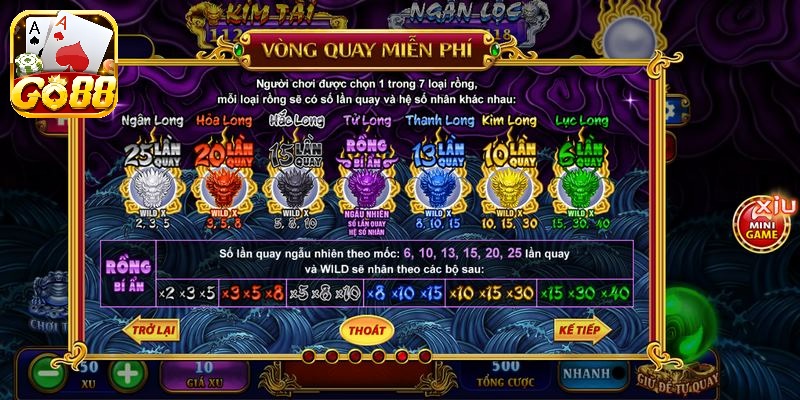Select the Tử Long purple dragon

click(x=365, y=187)
